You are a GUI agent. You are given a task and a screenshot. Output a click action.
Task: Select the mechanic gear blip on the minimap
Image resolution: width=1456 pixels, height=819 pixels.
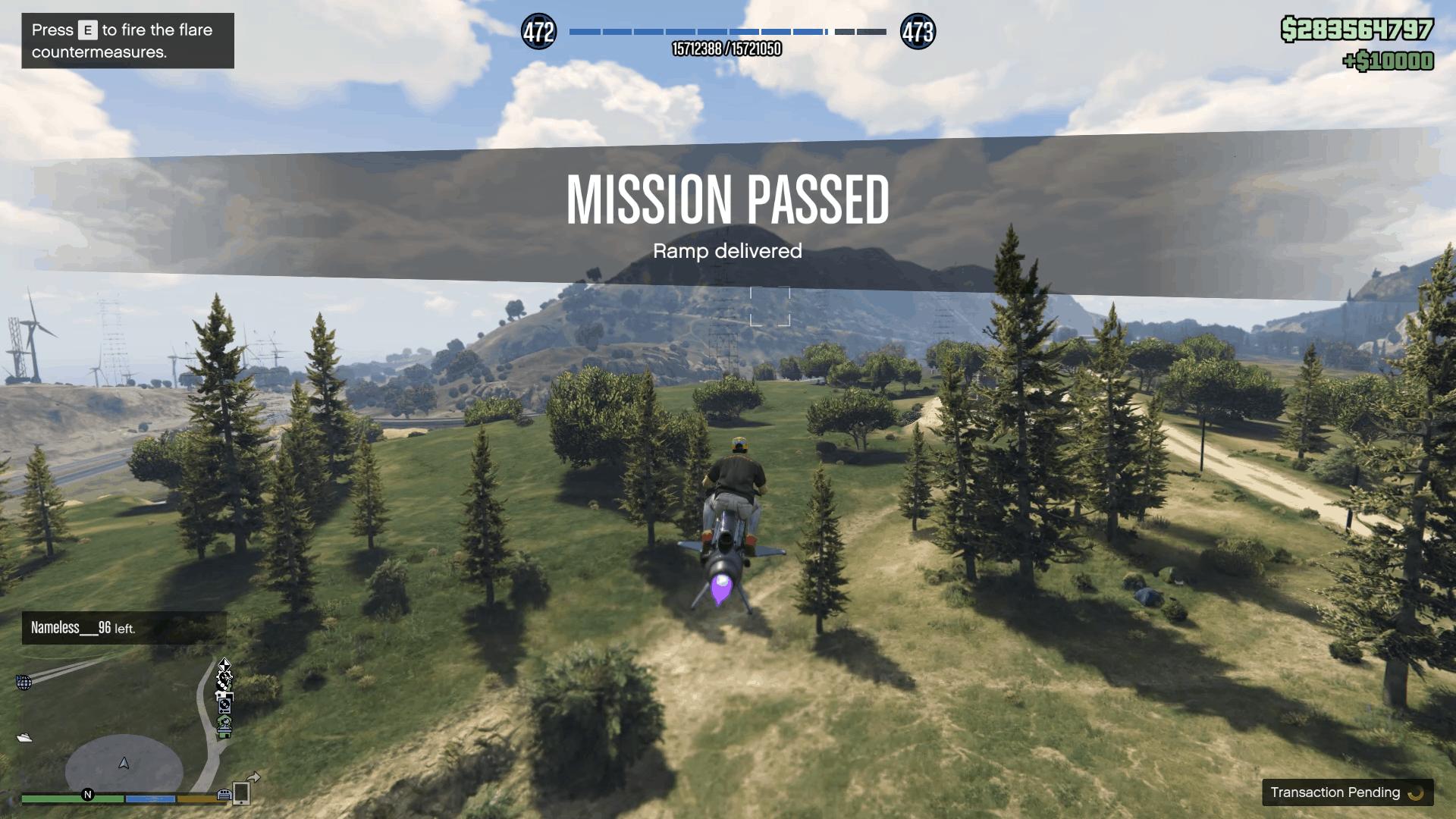point(224,677)
